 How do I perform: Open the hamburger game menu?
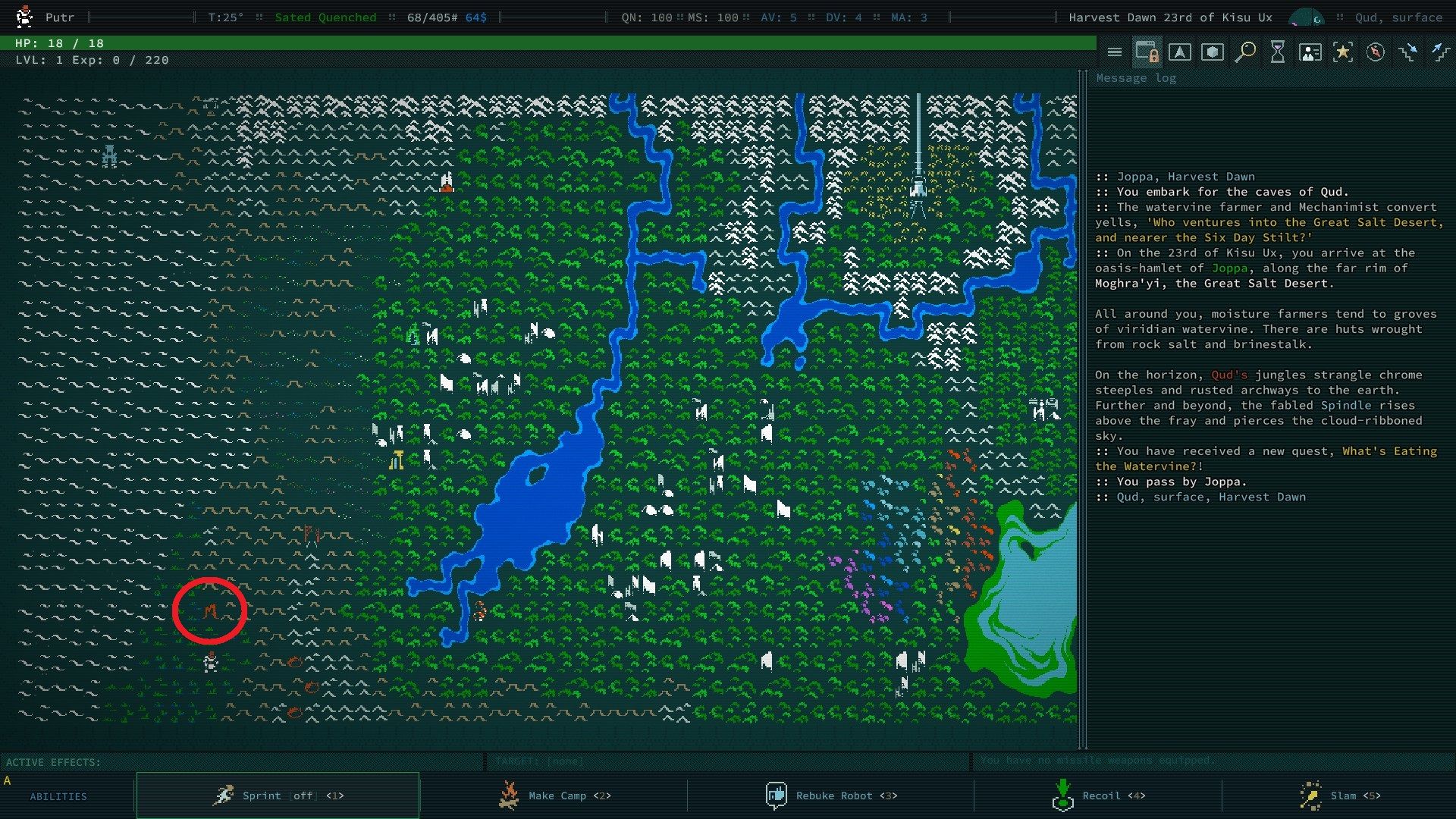pyautogui.click(x=1115, y=53)
